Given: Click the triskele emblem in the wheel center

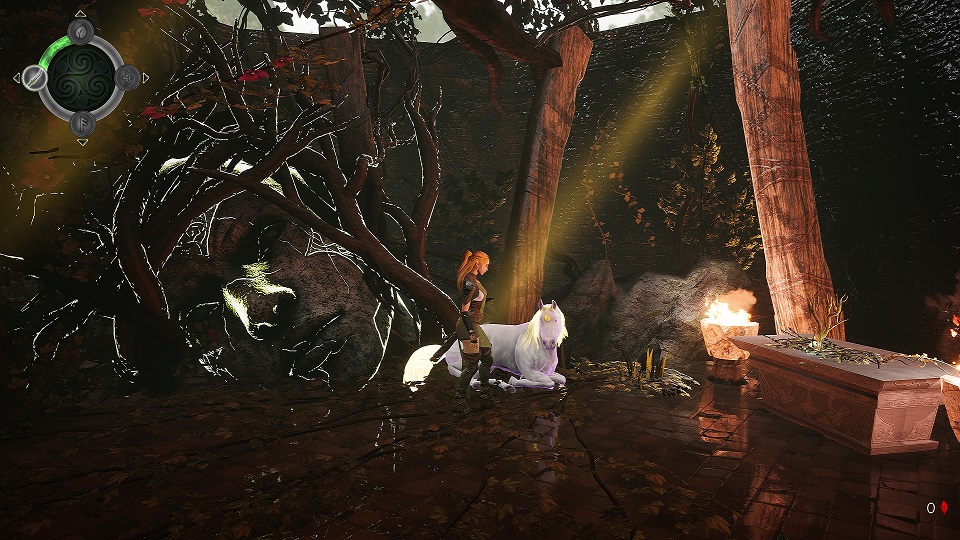Looking at the screenshot, I should (81, 76).
